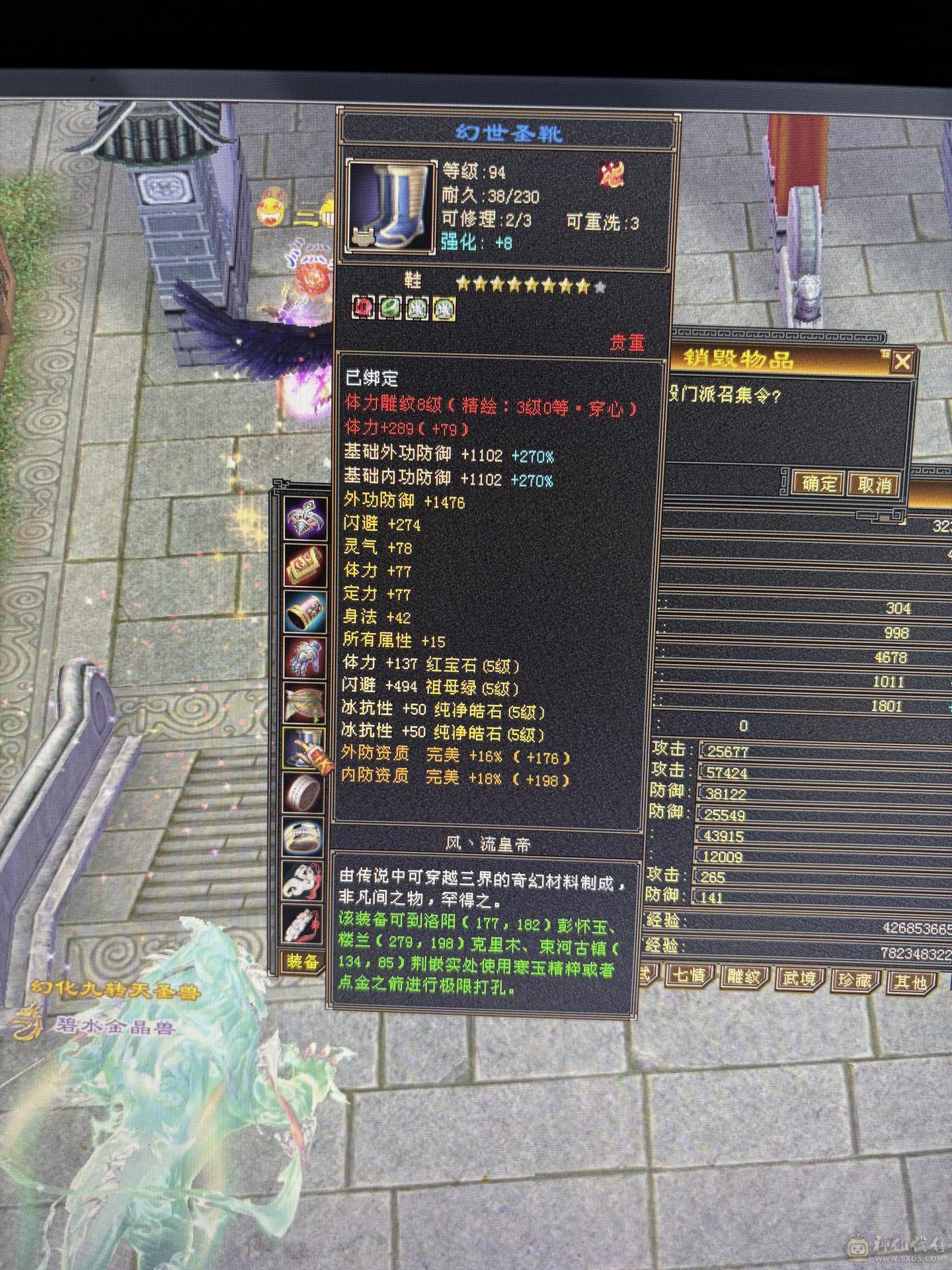Click the first 纯净皓石 white gem socket
This screenshot has height=1270, width=952.
coord(415,308)
